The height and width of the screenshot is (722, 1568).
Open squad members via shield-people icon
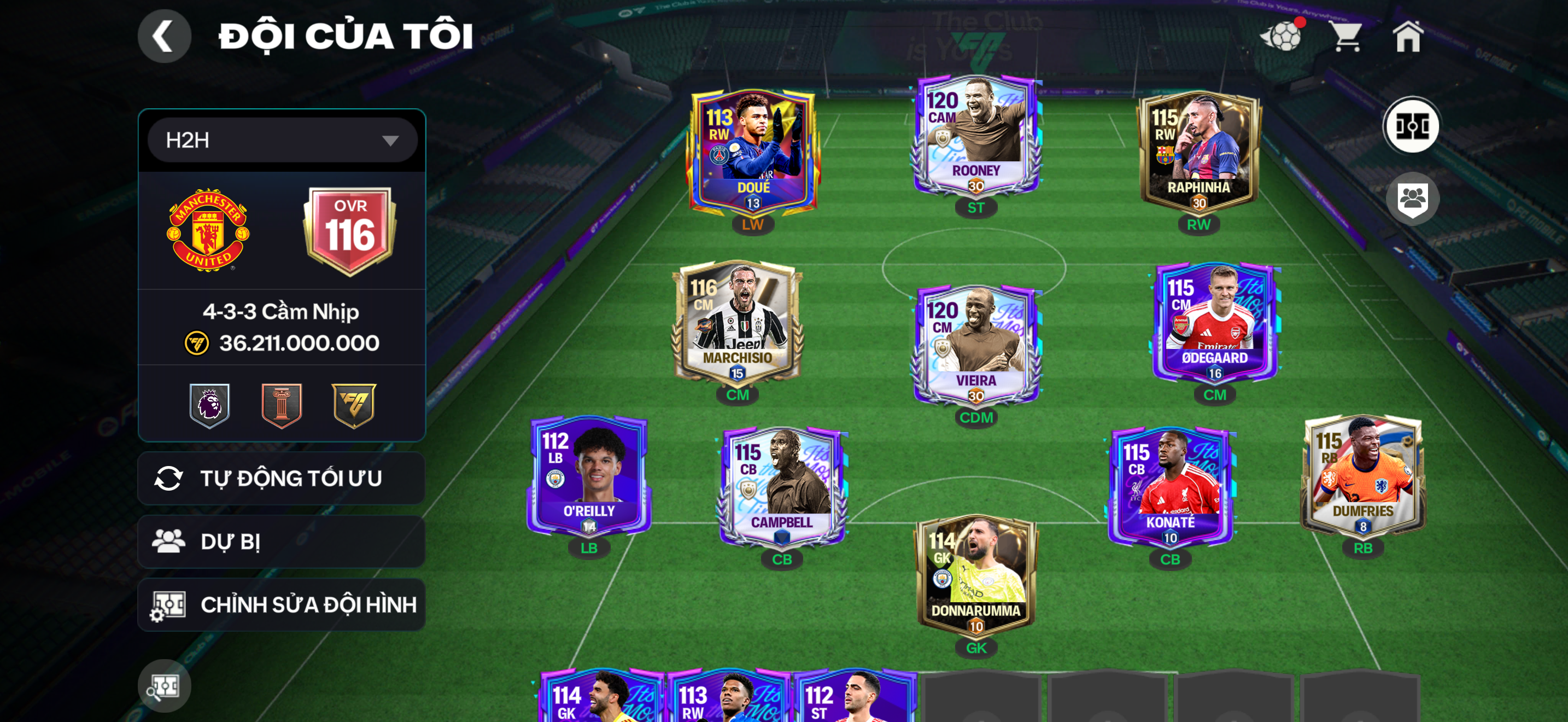1414,199
